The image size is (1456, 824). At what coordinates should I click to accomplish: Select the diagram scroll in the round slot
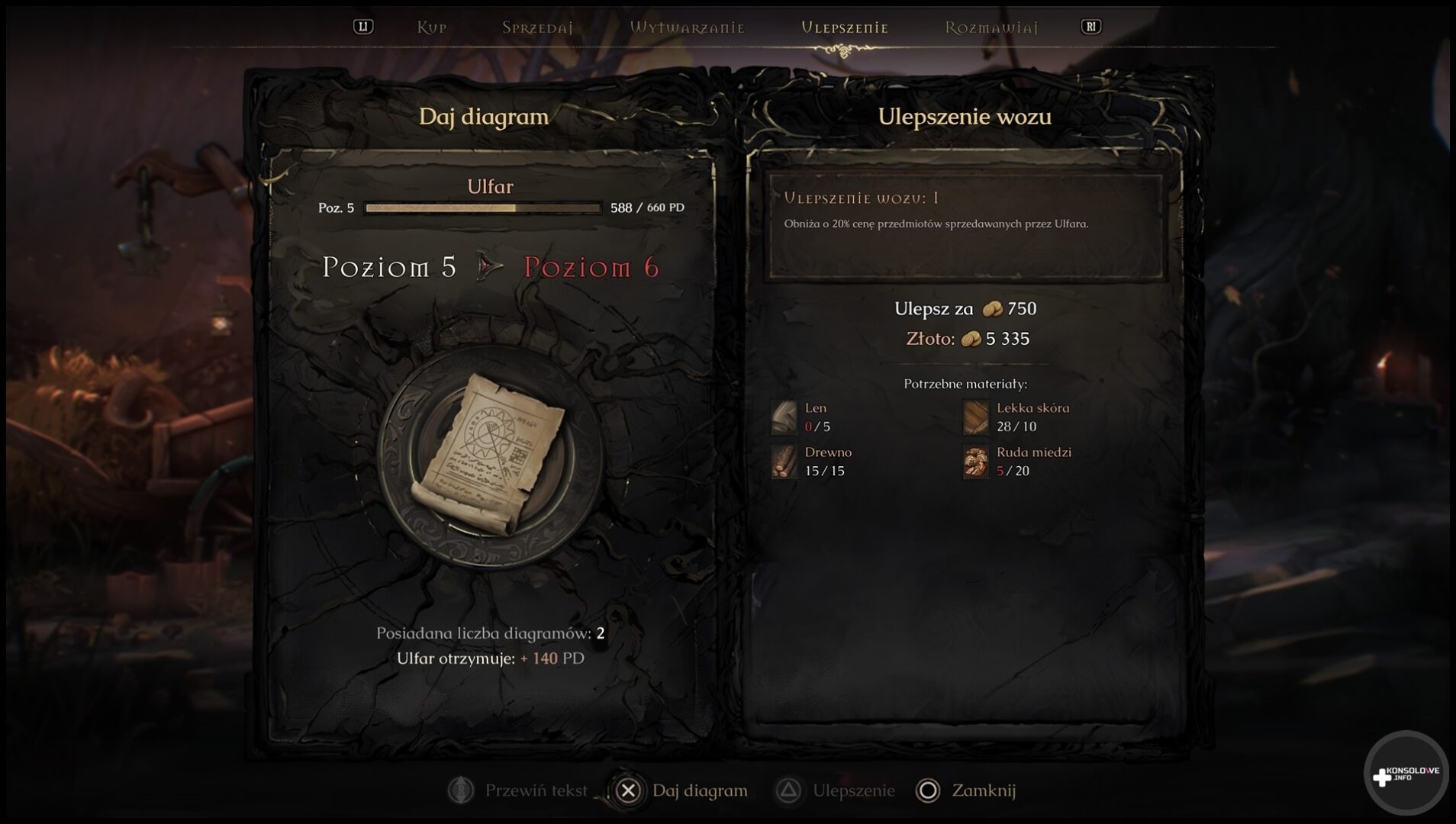(x=489, y=457)
